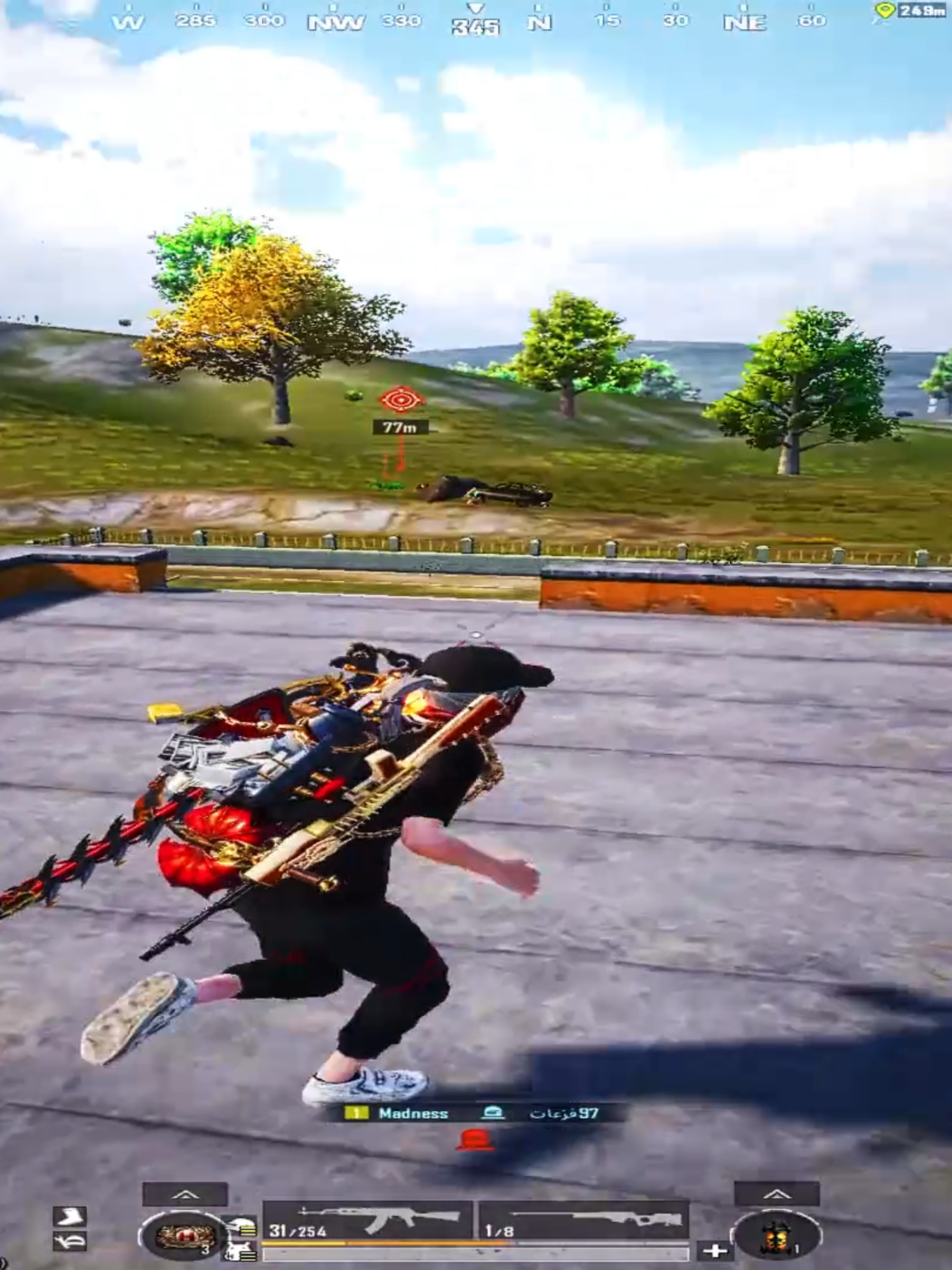The height and width of the screenshot is (1270, 952).
Task: Tap the helmet icon beside Madness name
Action: pos(494,1111)
